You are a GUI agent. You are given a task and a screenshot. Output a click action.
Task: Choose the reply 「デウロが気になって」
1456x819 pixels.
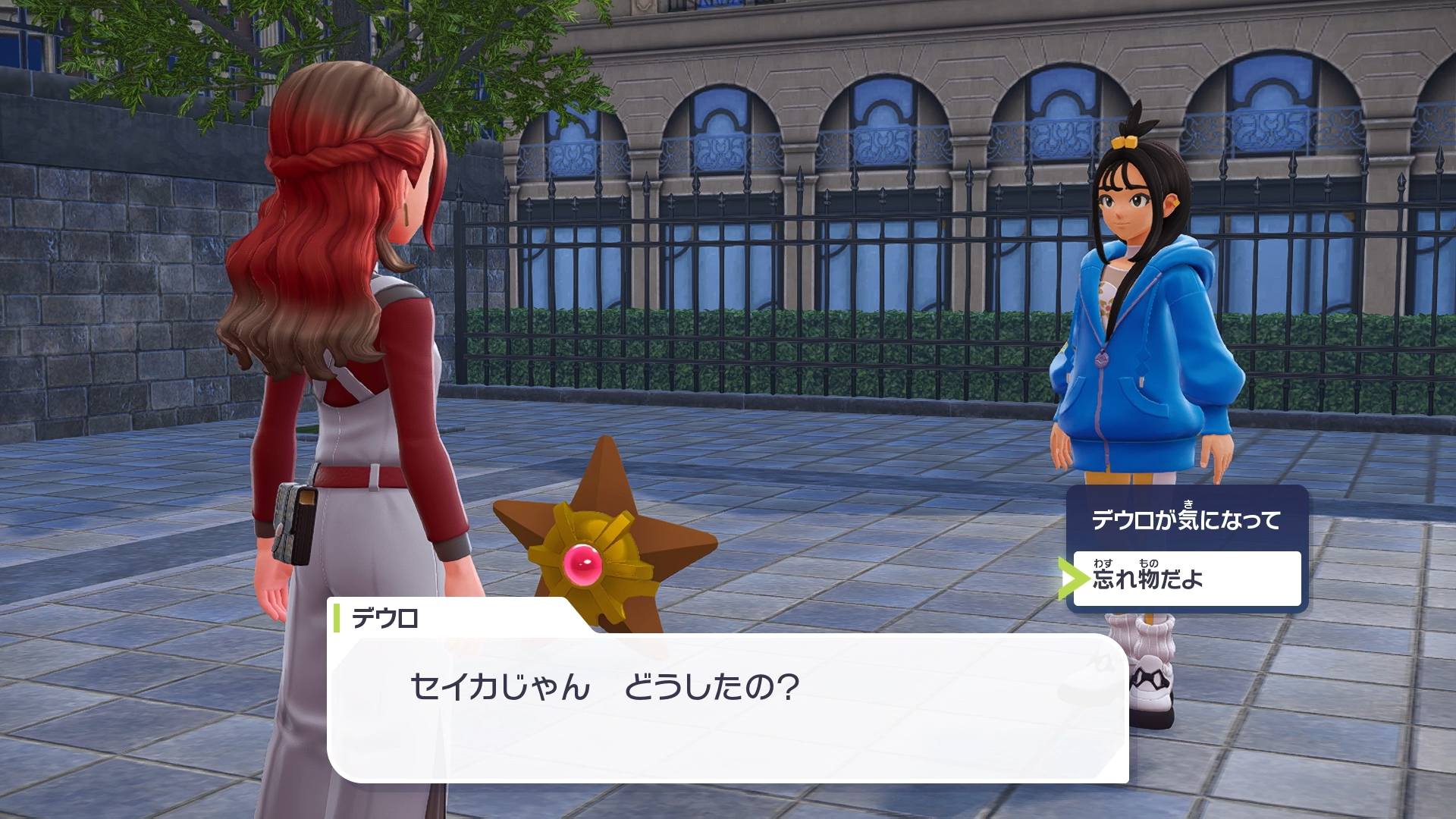coord(1186,520)
